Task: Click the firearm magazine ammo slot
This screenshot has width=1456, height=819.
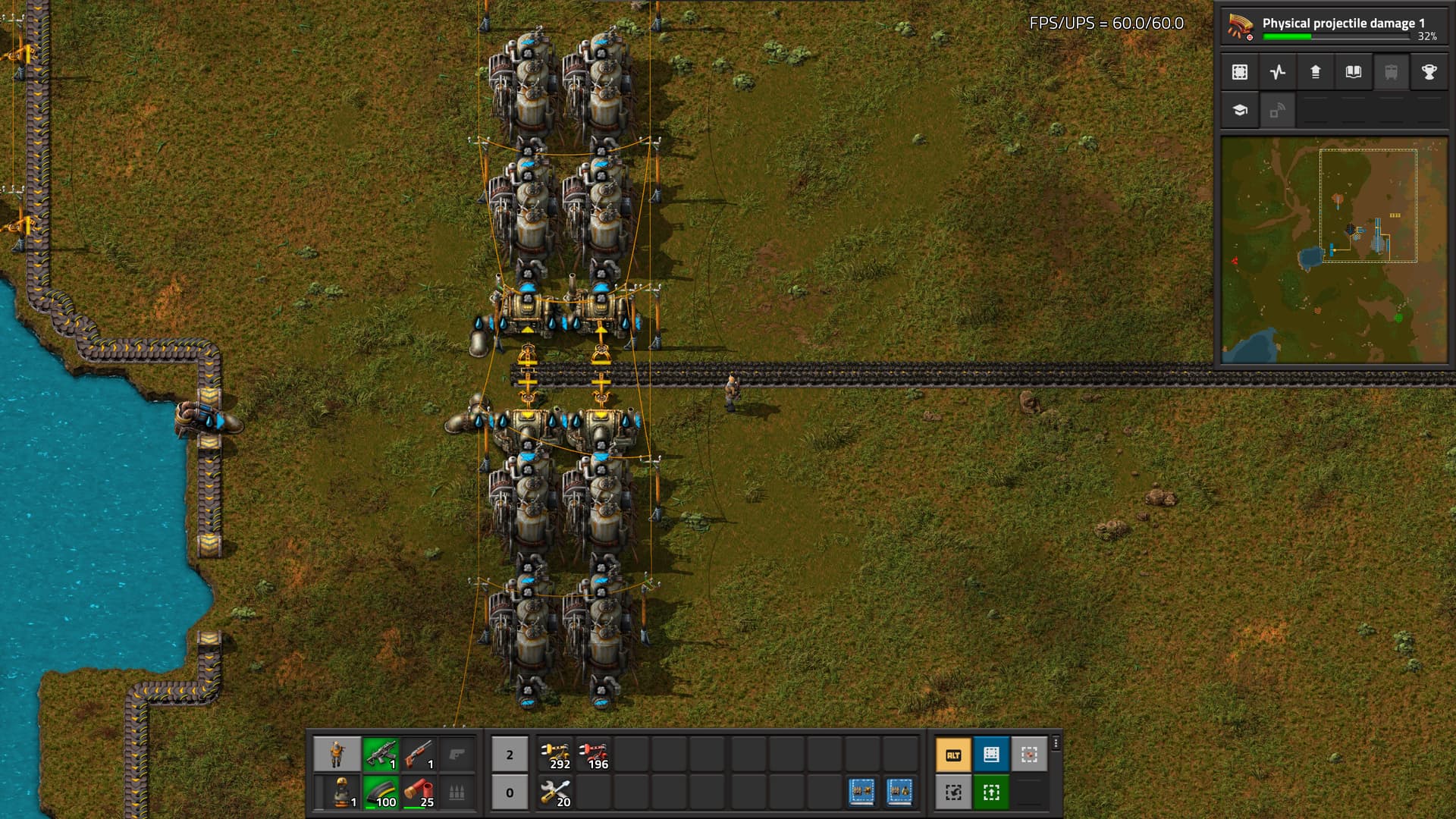Action: (381, 793)
